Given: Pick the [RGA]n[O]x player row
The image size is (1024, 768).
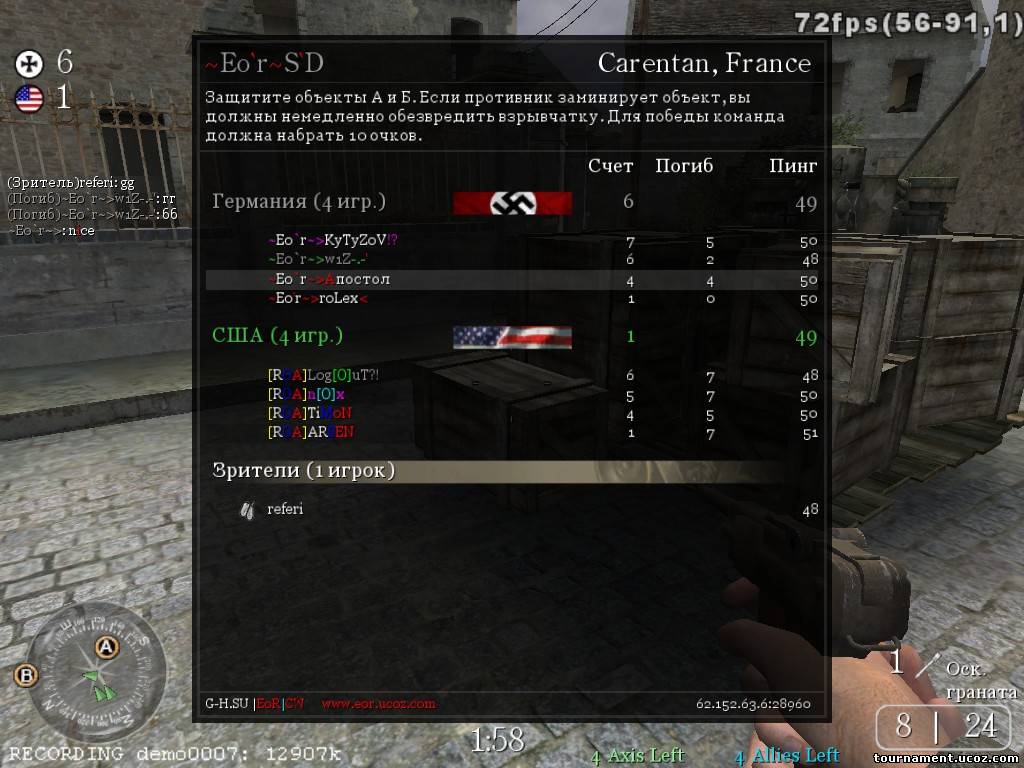Looking at the screenshot, I should (x=306, y=394).
